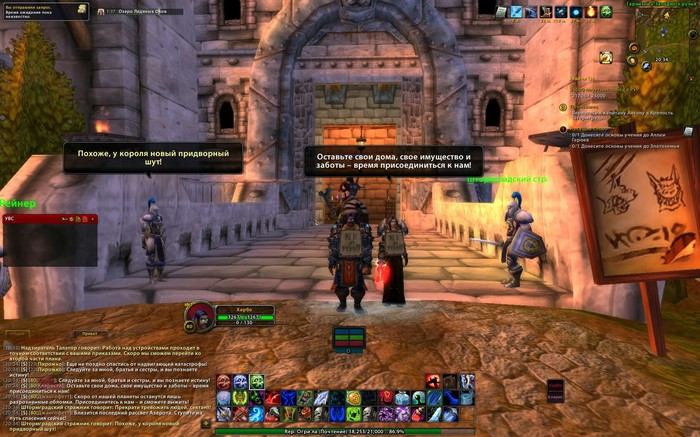This screenshot has width=700, height=437.
Task: Click the flame buff icon
Action: tap(591, 12)
